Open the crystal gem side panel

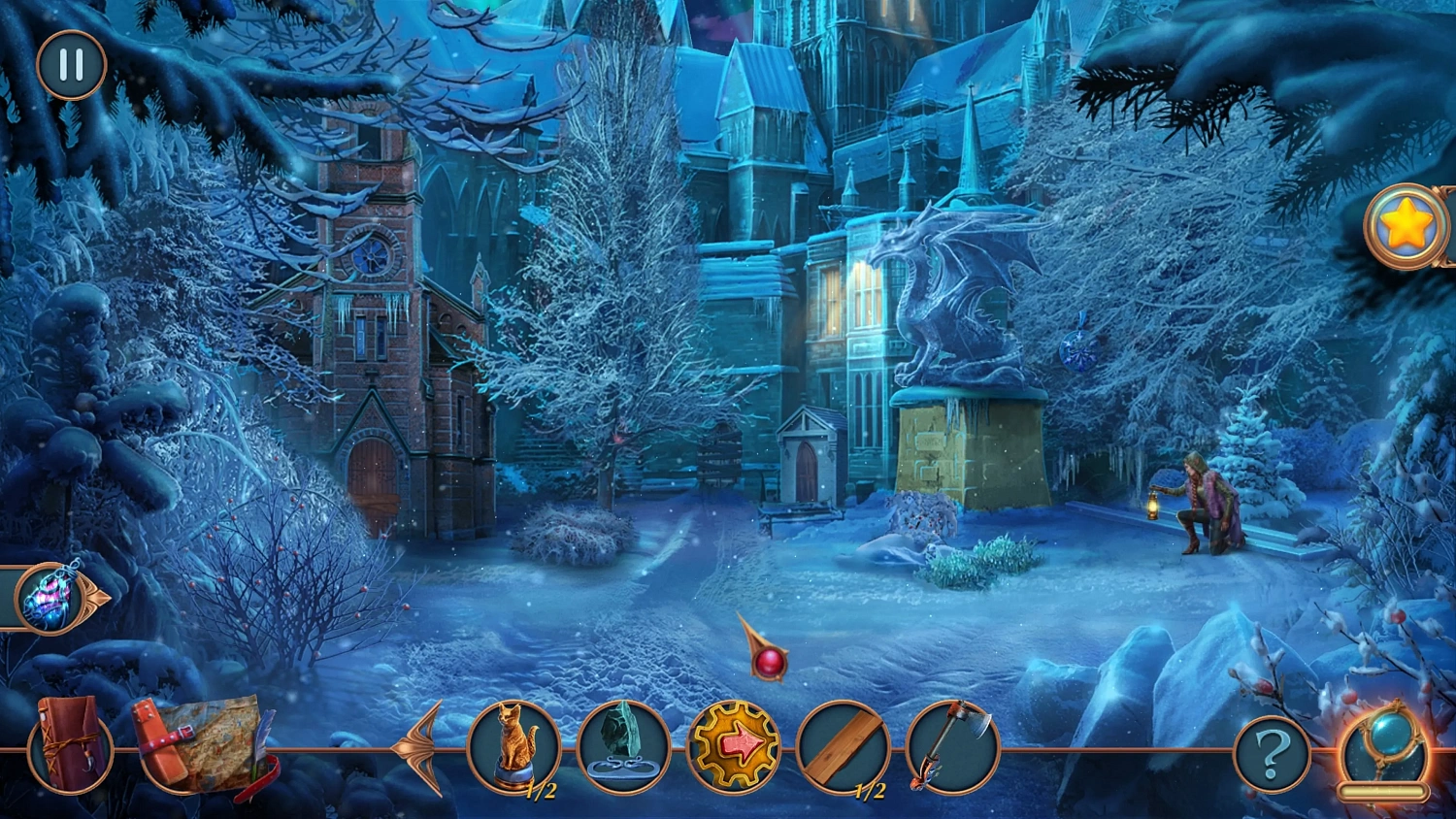(x=52, y=596)
